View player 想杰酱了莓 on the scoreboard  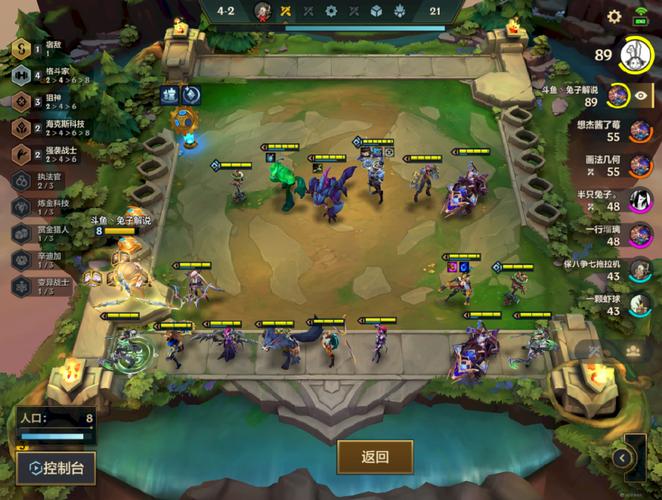(x=615, y=130)
